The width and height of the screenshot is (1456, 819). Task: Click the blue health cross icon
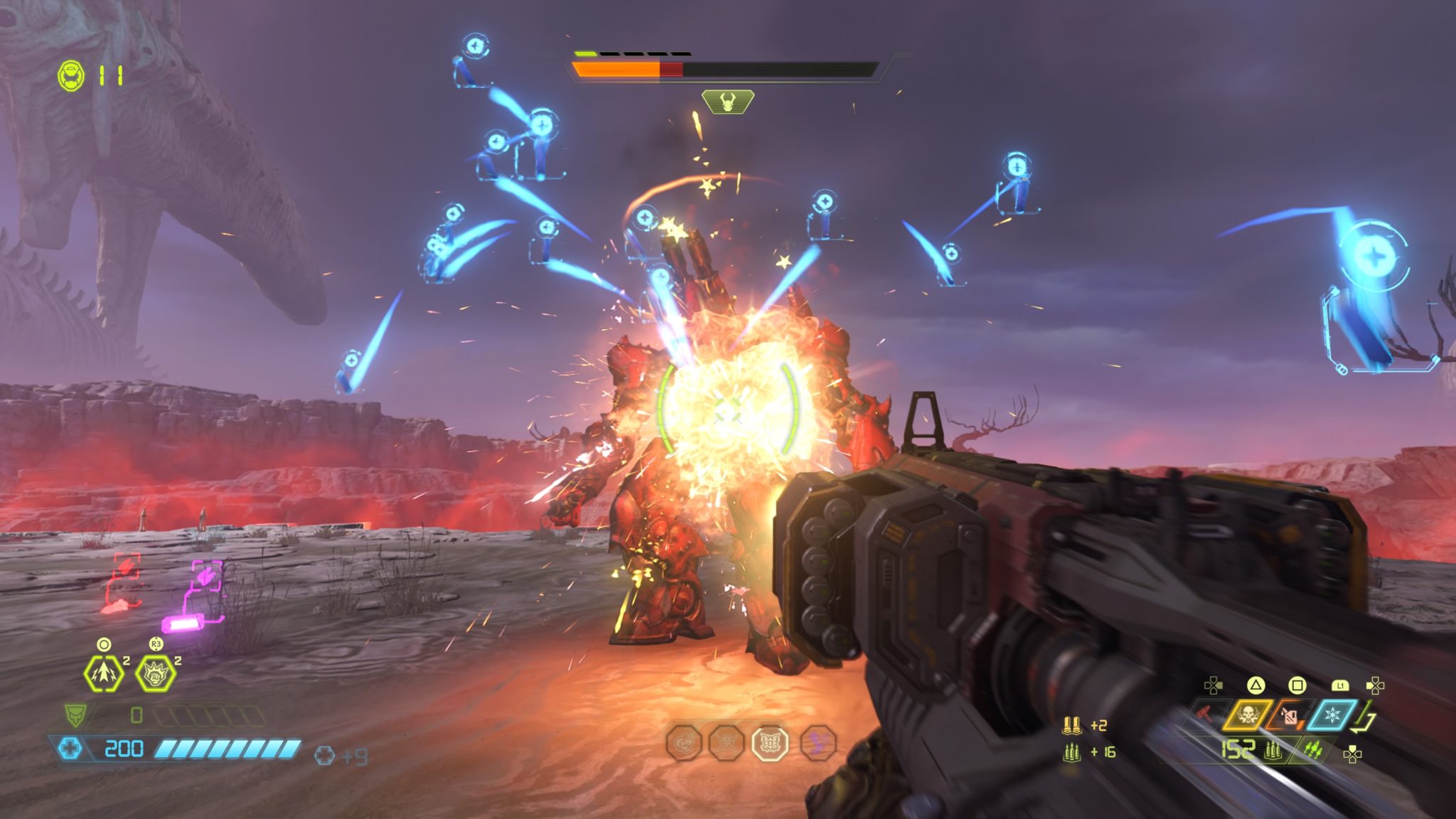[71, 749]
